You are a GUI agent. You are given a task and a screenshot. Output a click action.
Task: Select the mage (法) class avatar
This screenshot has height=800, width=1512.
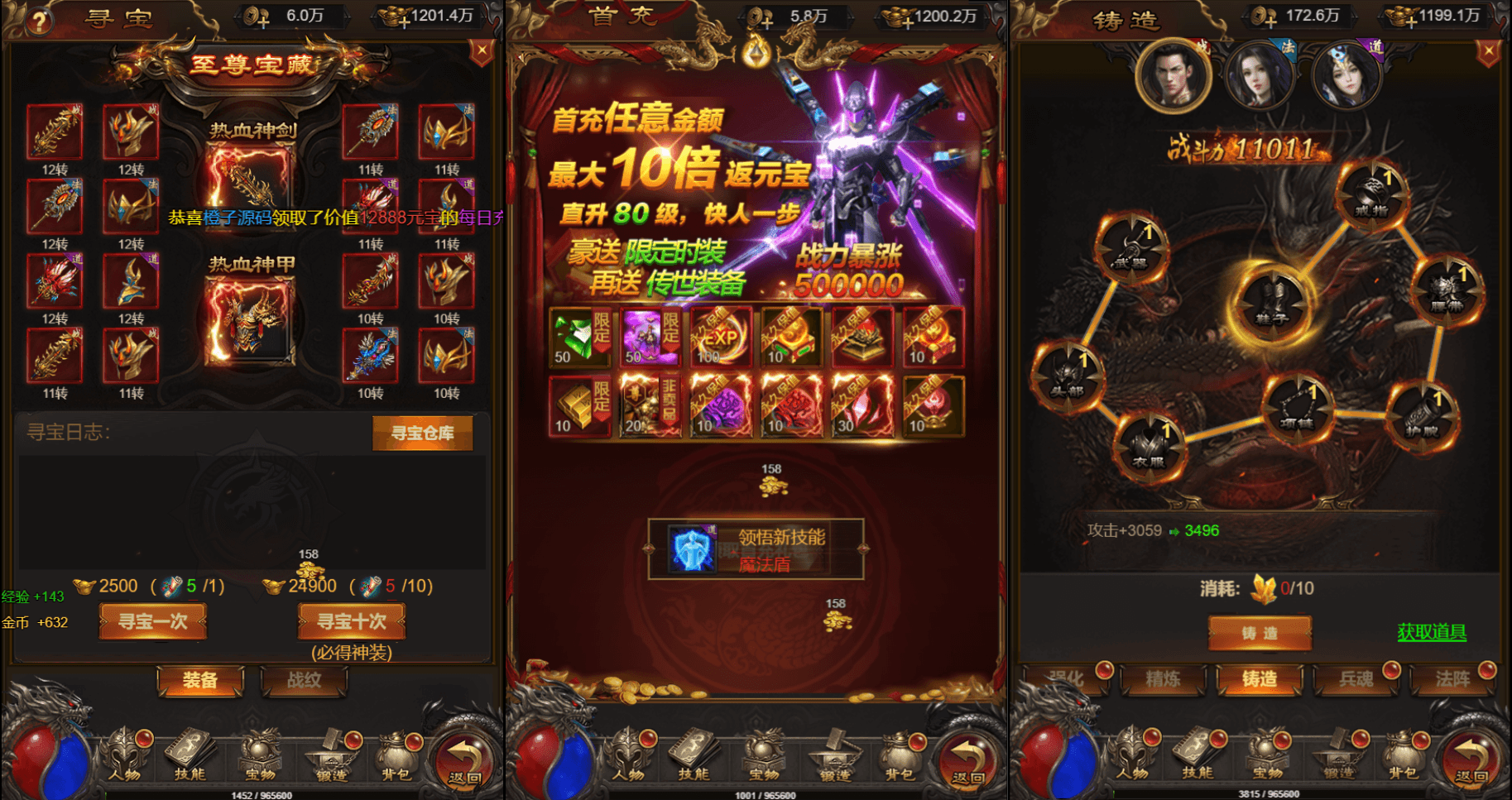coord(1262,74)
